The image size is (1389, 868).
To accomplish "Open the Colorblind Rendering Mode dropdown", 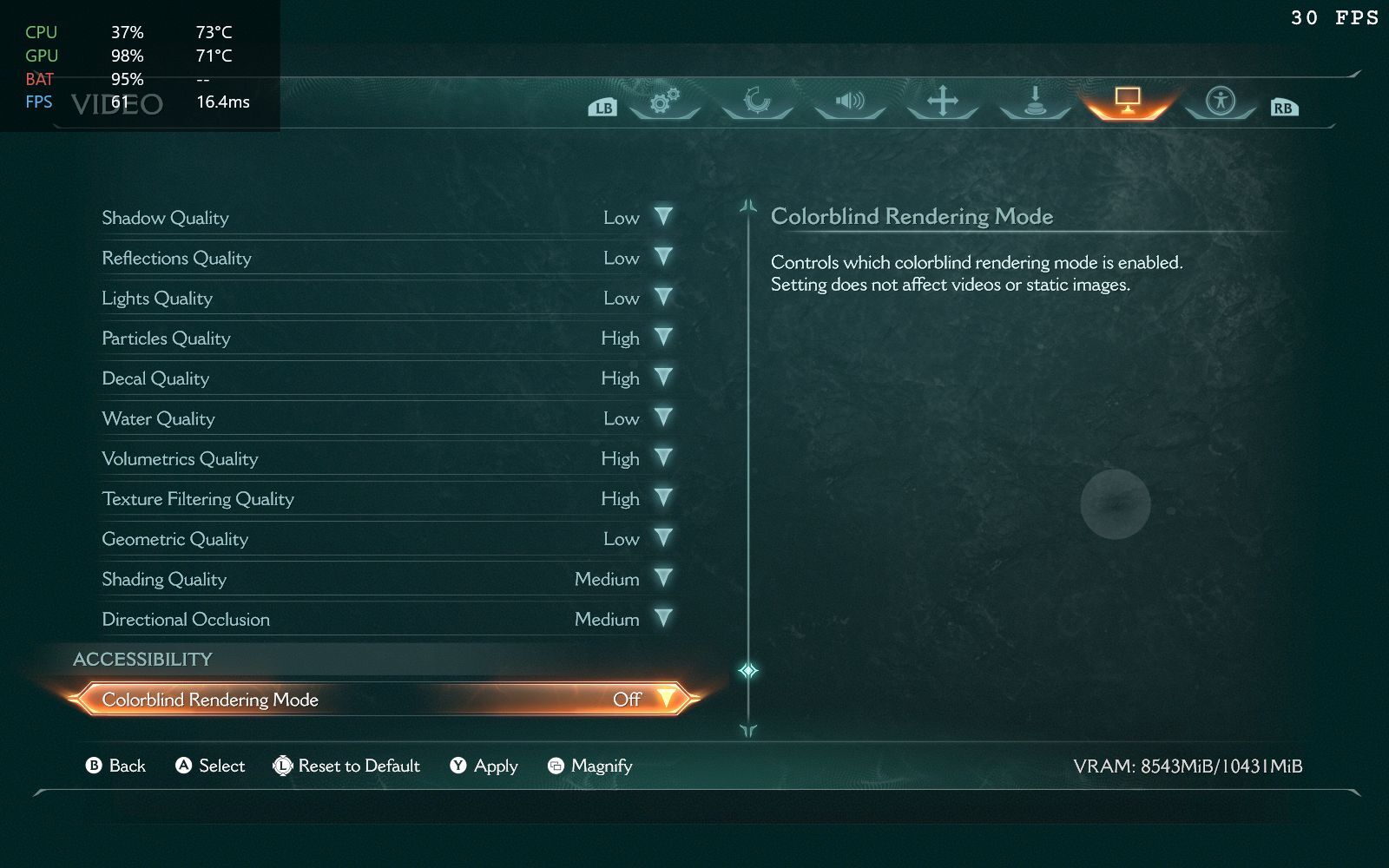I will pyautogui.click(x=666, y=699).
